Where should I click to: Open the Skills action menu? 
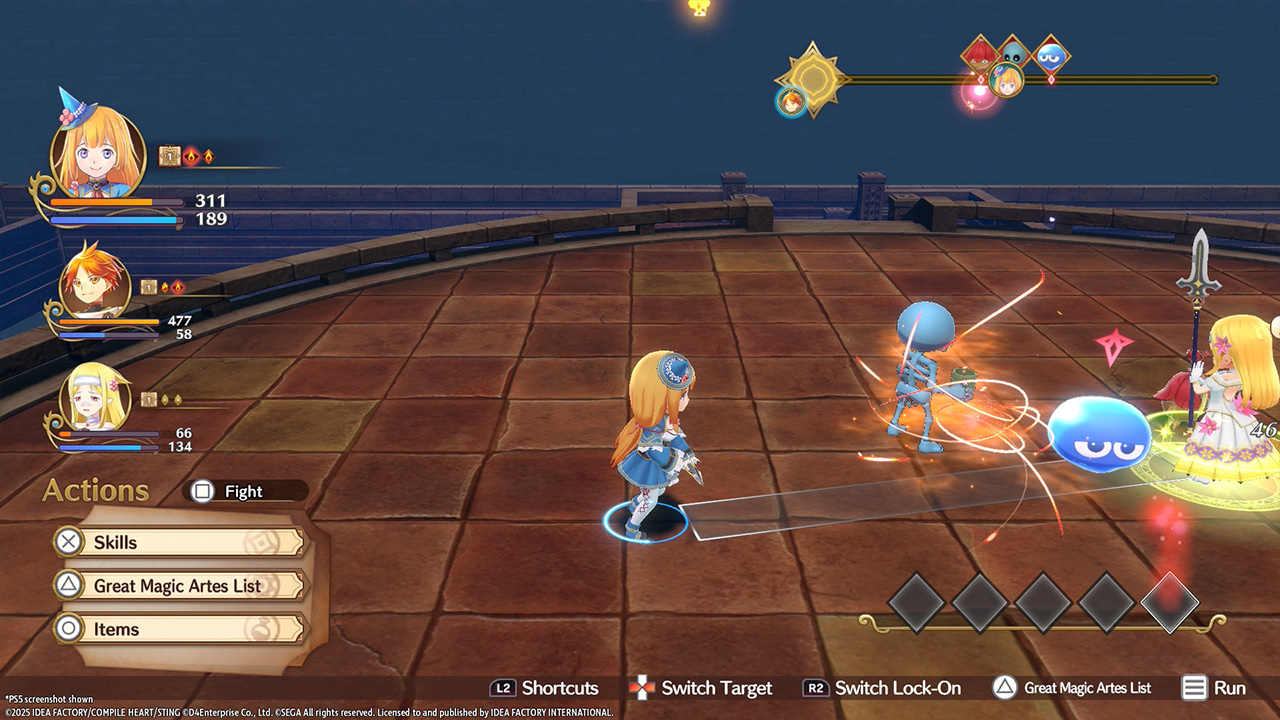point(178,542)
